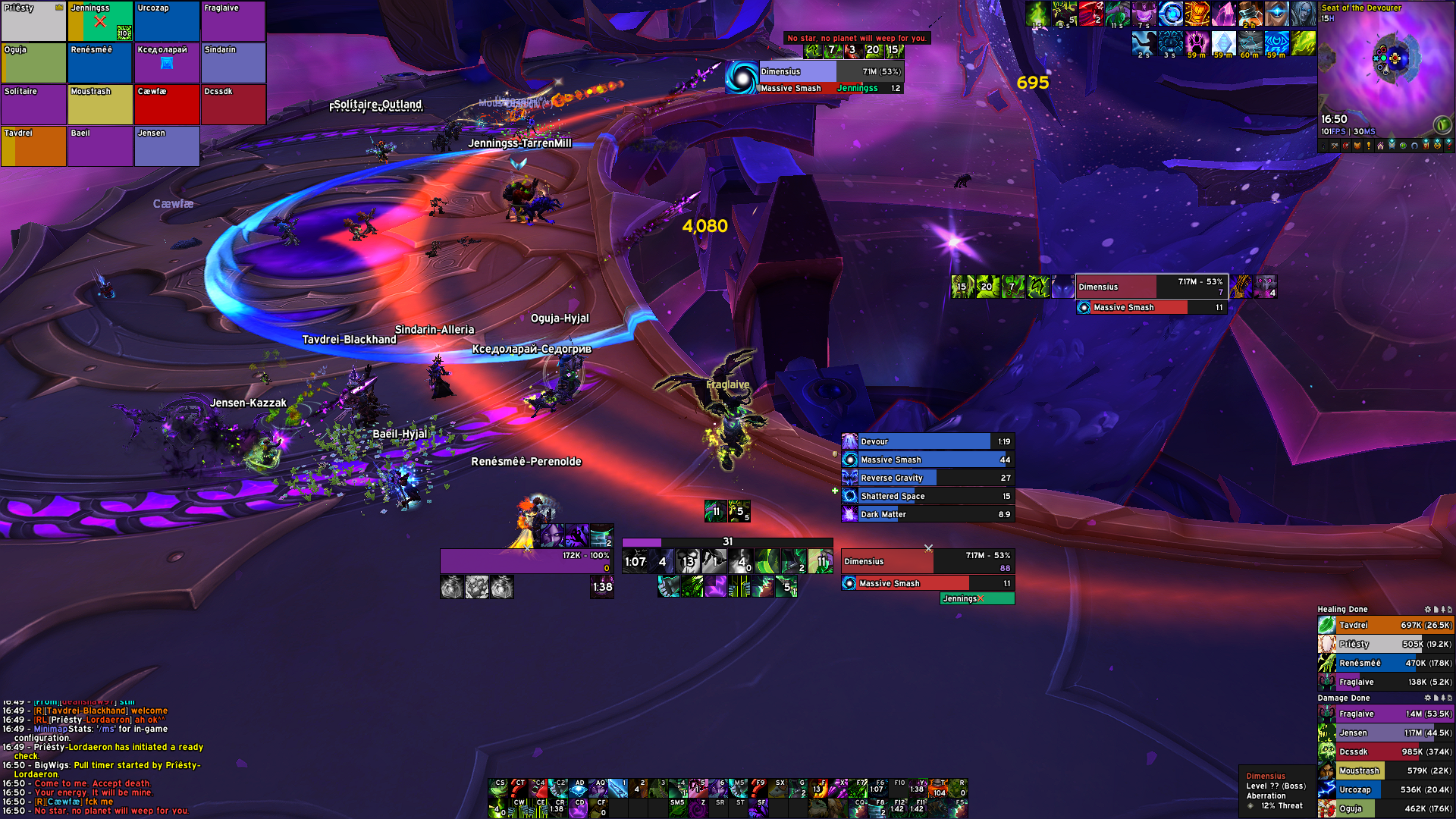Viewport: 1456px width, 819px height.
Task: Select Renésméè's row in the healing meter
Action: [x=1385, y=663]
